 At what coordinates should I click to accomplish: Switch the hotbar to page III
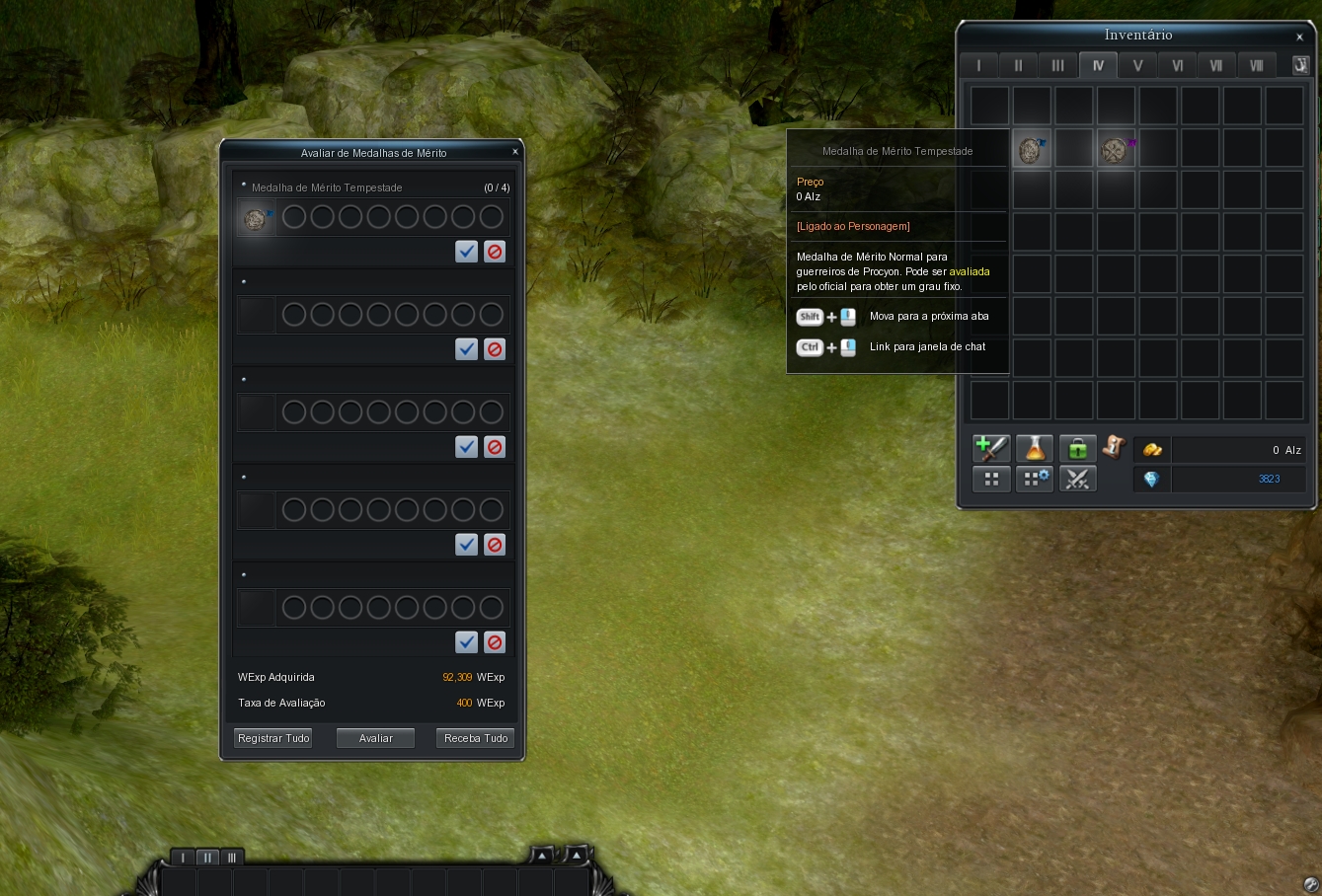(x=232, y=858)
